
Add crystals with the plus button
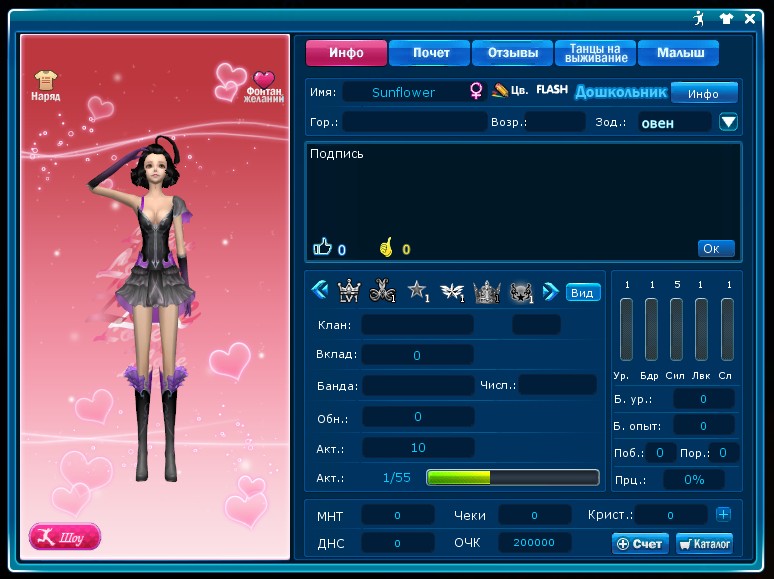[723, 514]
